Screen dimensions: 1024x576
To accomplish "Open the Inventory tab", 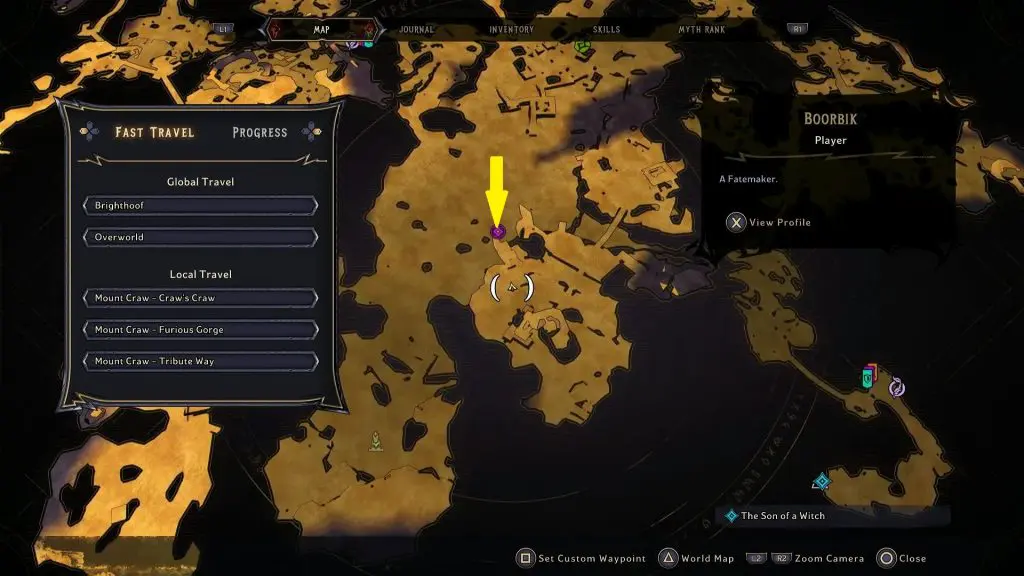I will (511, 30).
